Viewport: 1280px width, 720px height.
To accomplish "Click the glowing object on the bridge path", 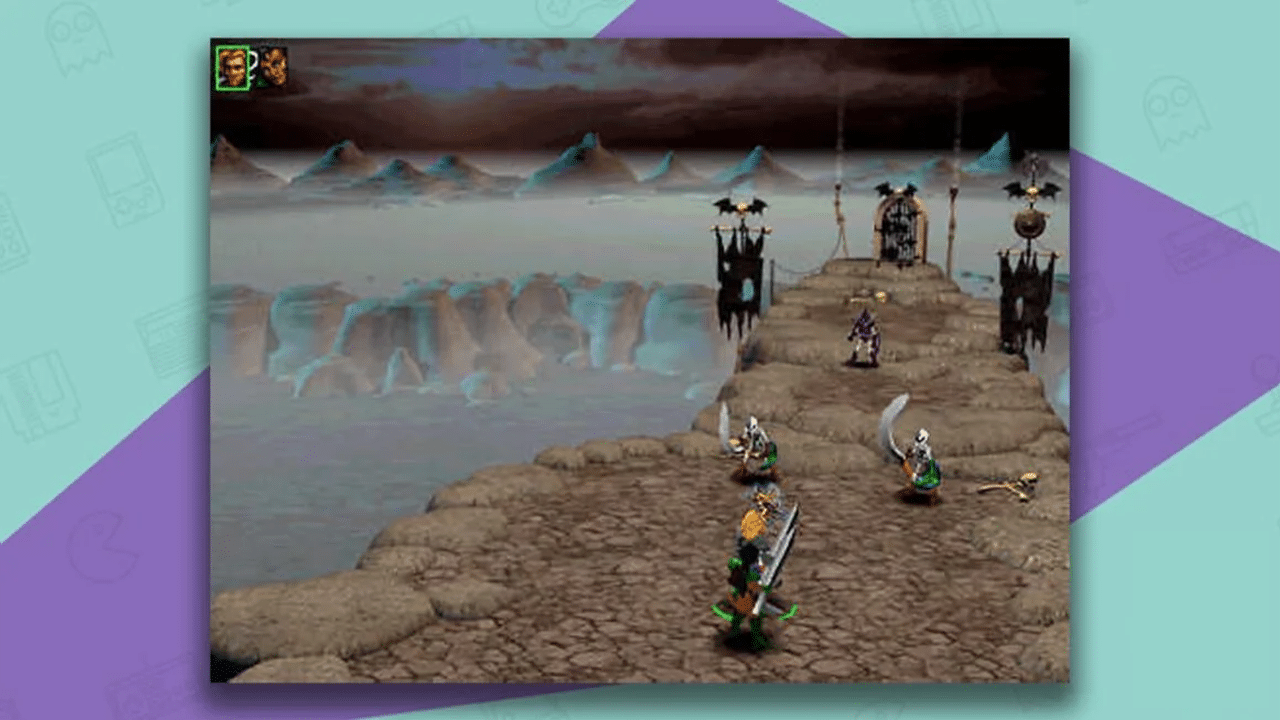I will [x=880, y=295].
